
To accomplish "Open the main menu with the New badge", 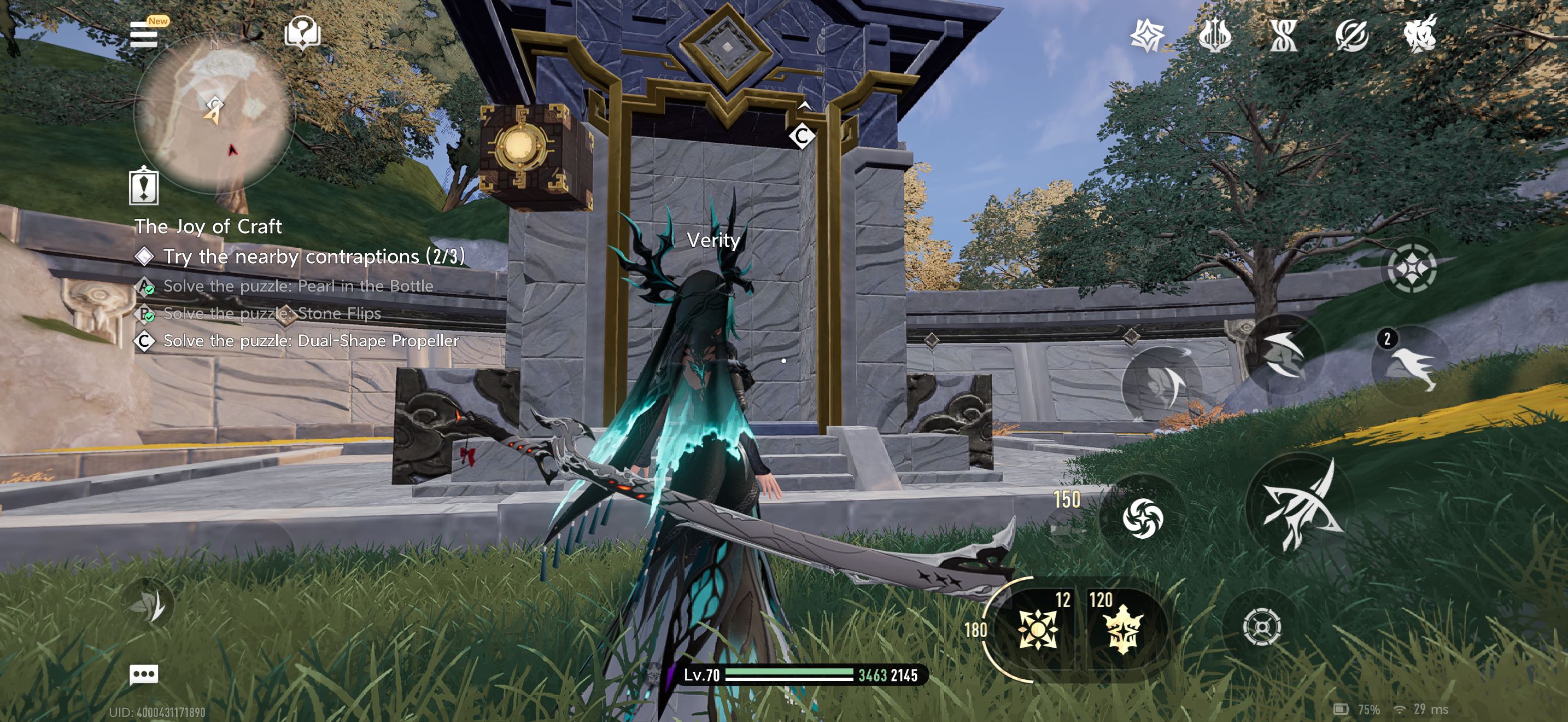I will point(144,33).
